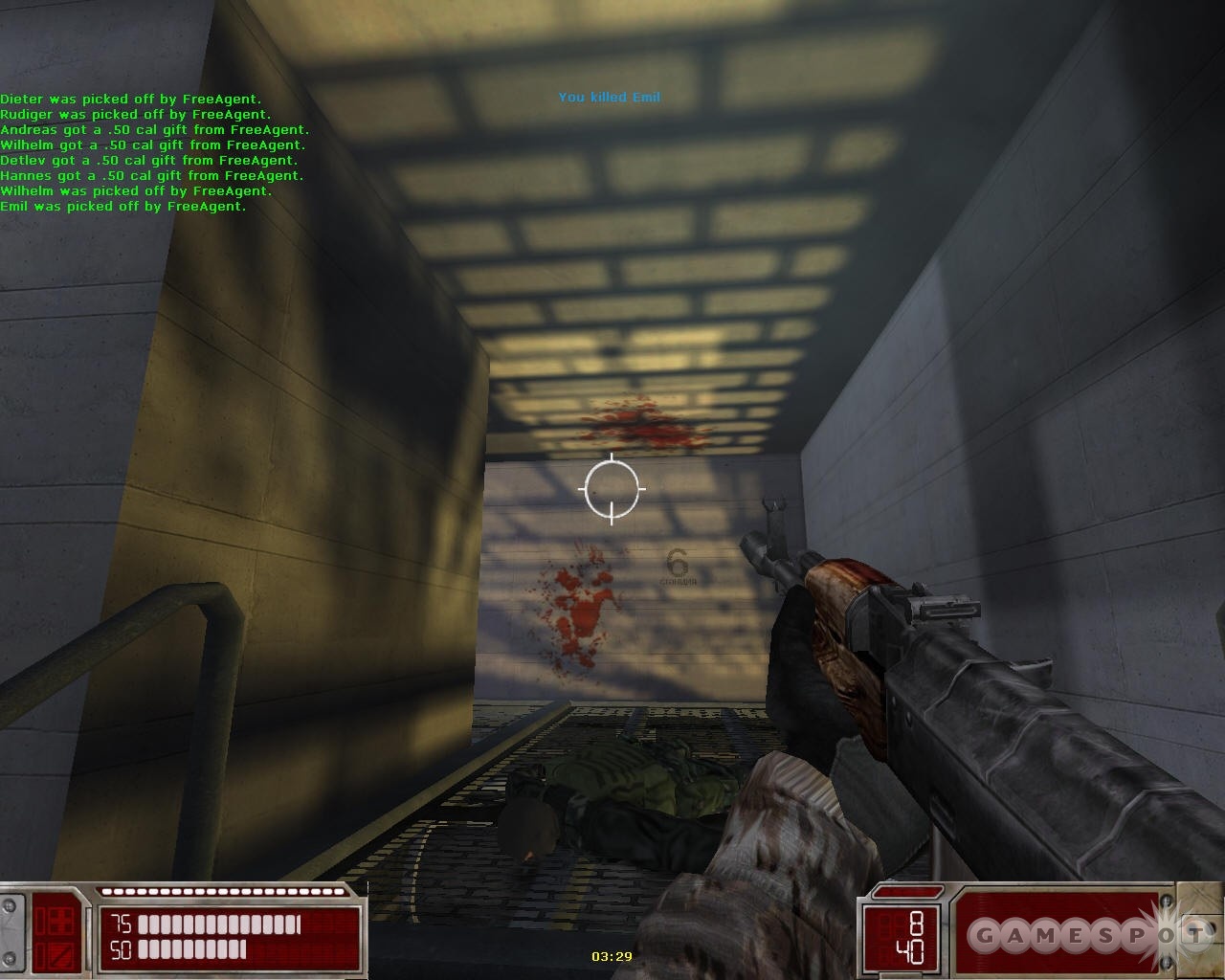Click the message saying Wilhelm got a .50 cal gift

pos(155,145)
